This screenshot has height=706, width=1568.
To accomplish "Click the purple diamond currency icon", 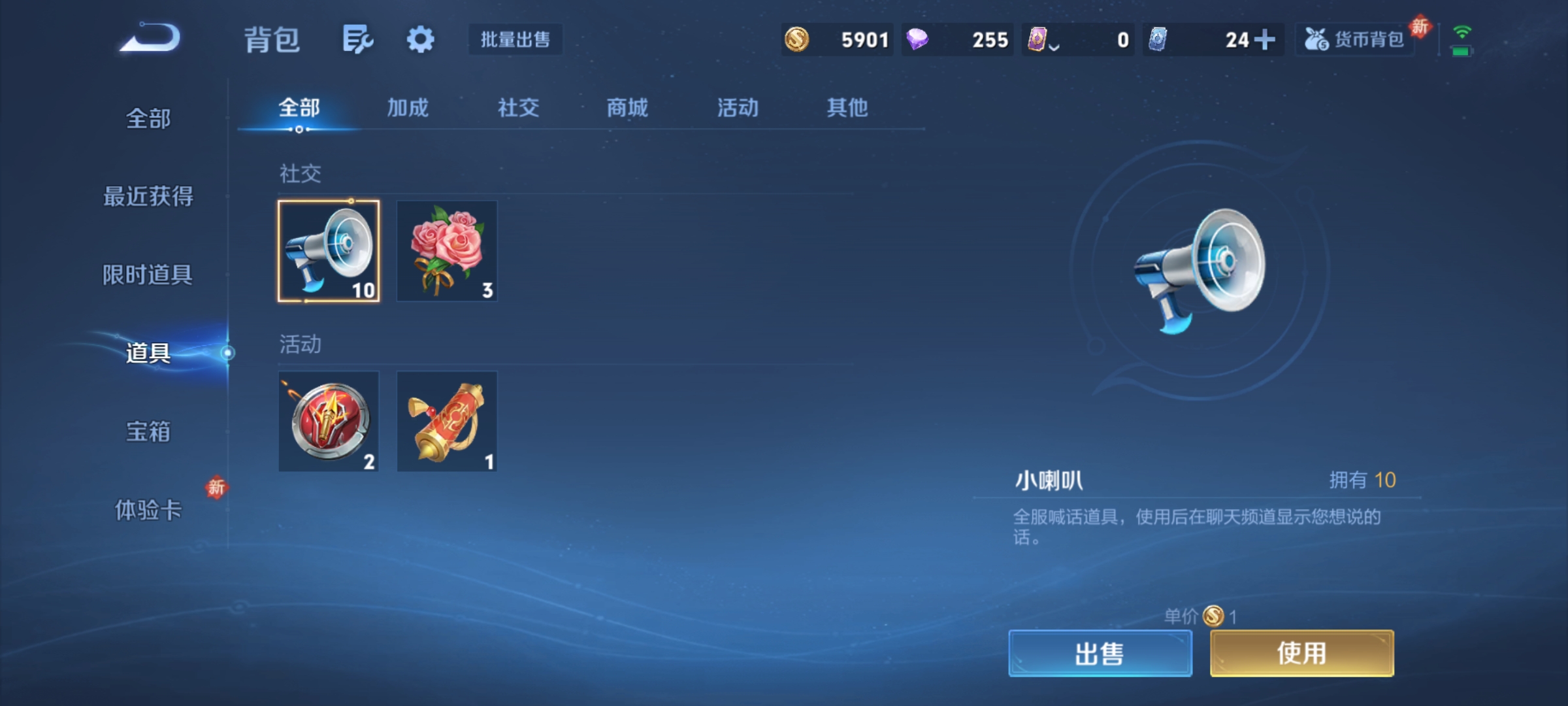I will click(x=918, y=39).
